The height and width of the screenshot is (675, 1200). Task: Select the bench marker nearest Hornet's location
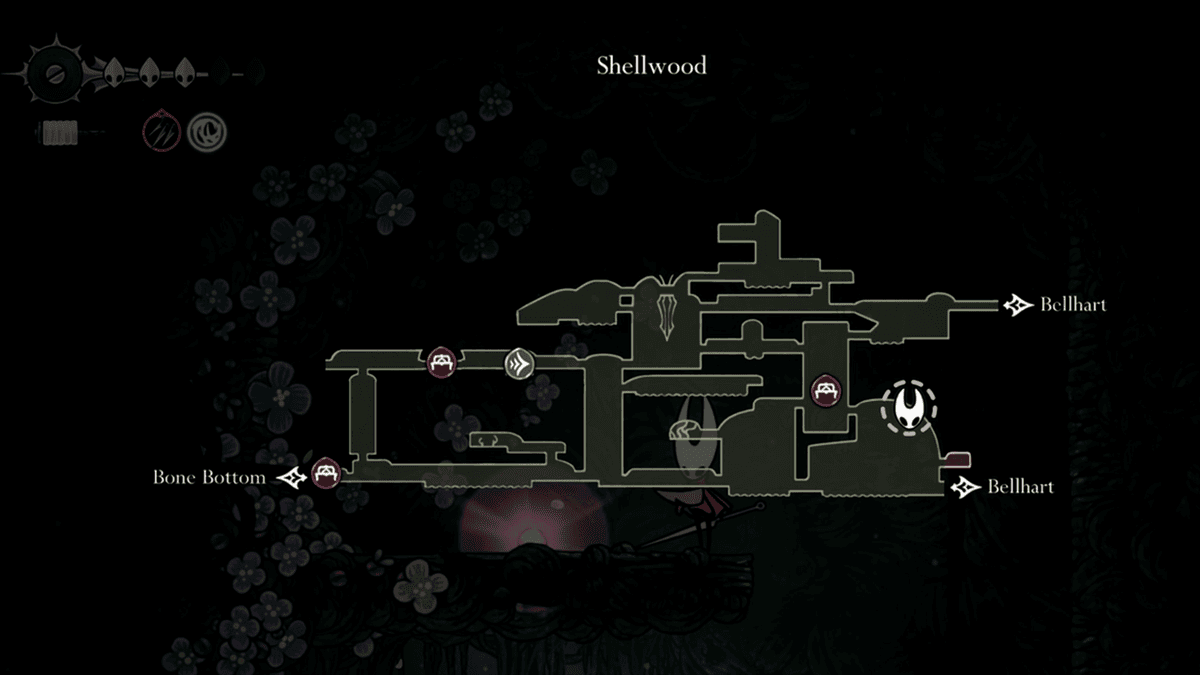(x=826, y=390)
